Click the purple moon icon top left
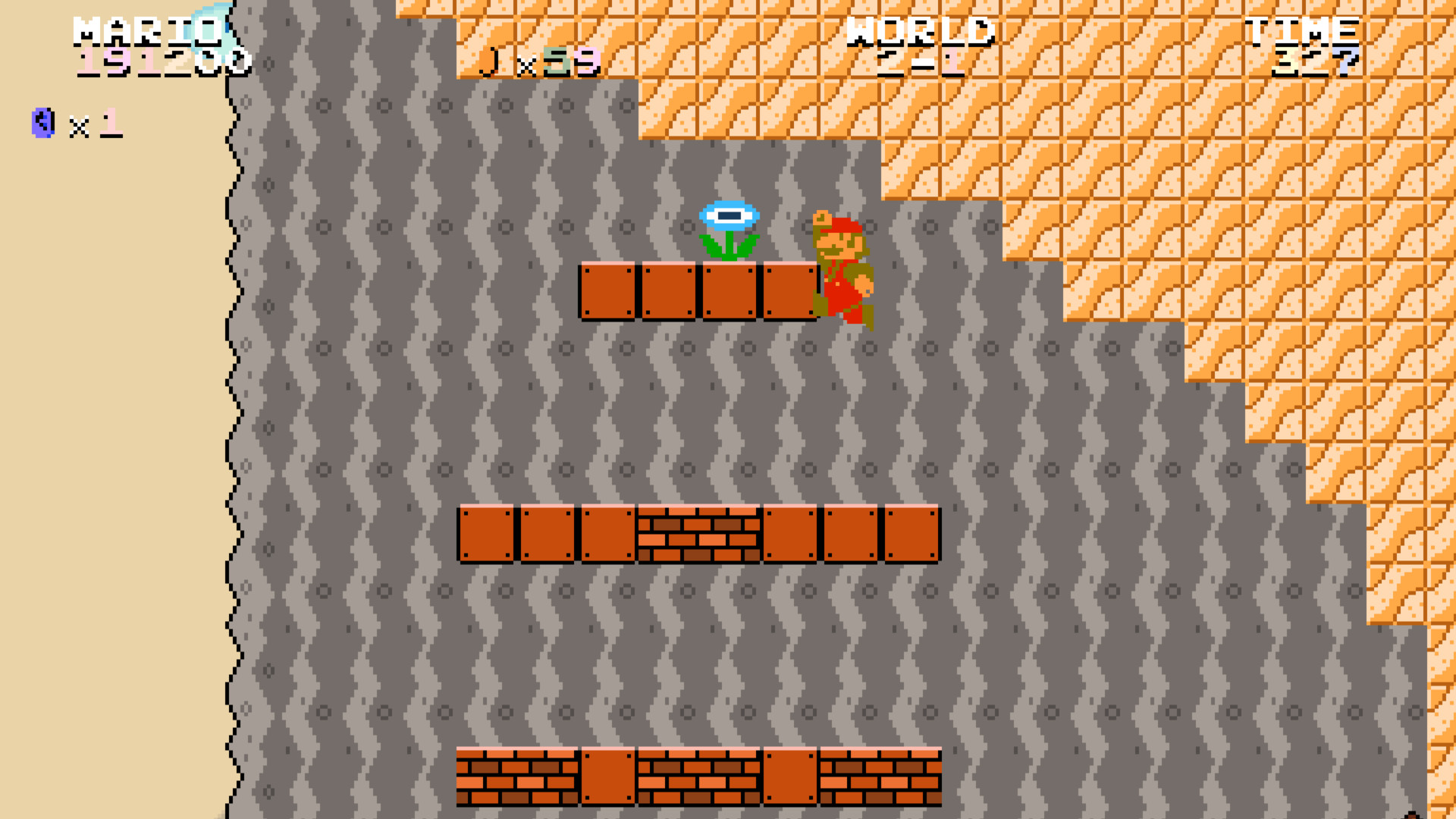Viewport: 1456px width, 819px height. coord(42,121)
